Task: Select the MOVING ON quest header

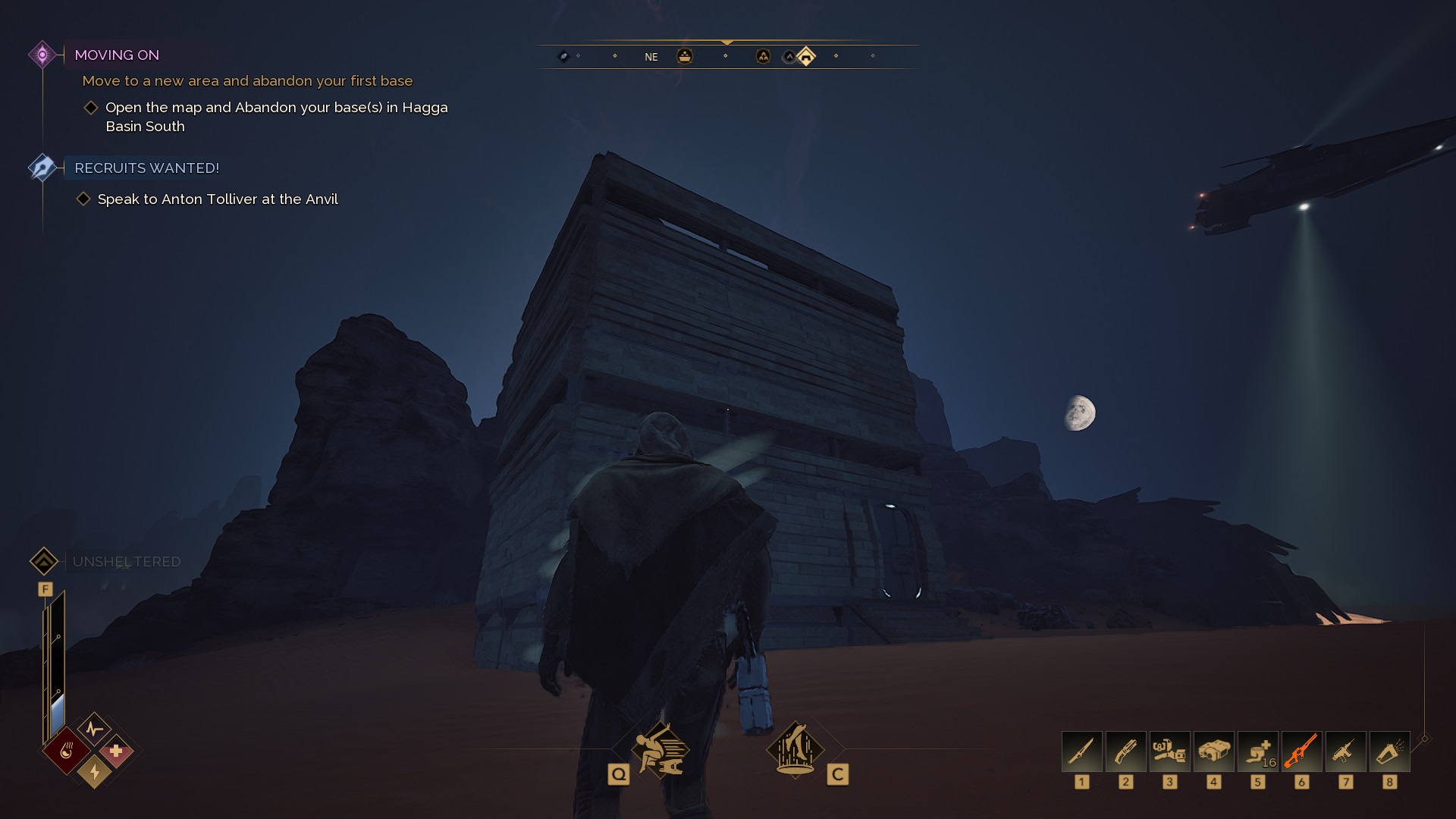Action: coord(117,55)
